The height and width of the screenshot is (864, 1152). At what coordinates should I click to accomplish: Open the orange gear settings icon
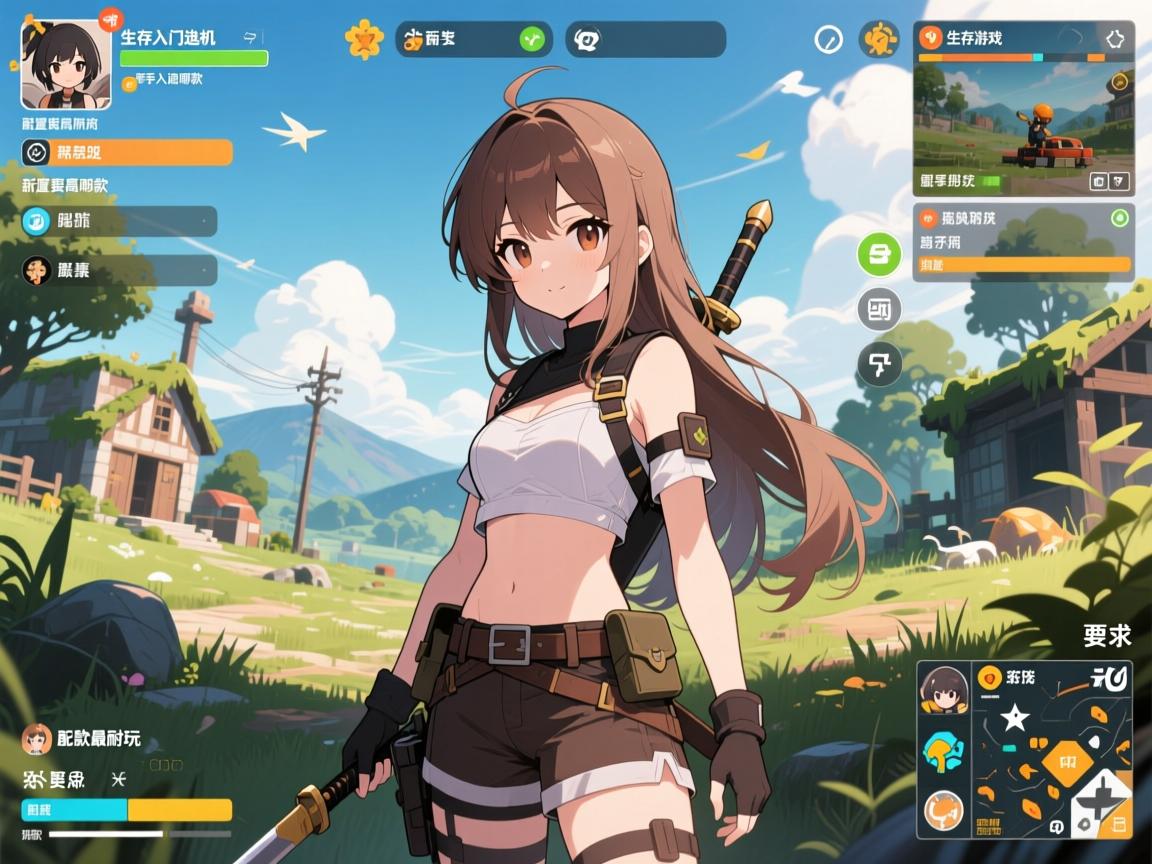[879, 40]
